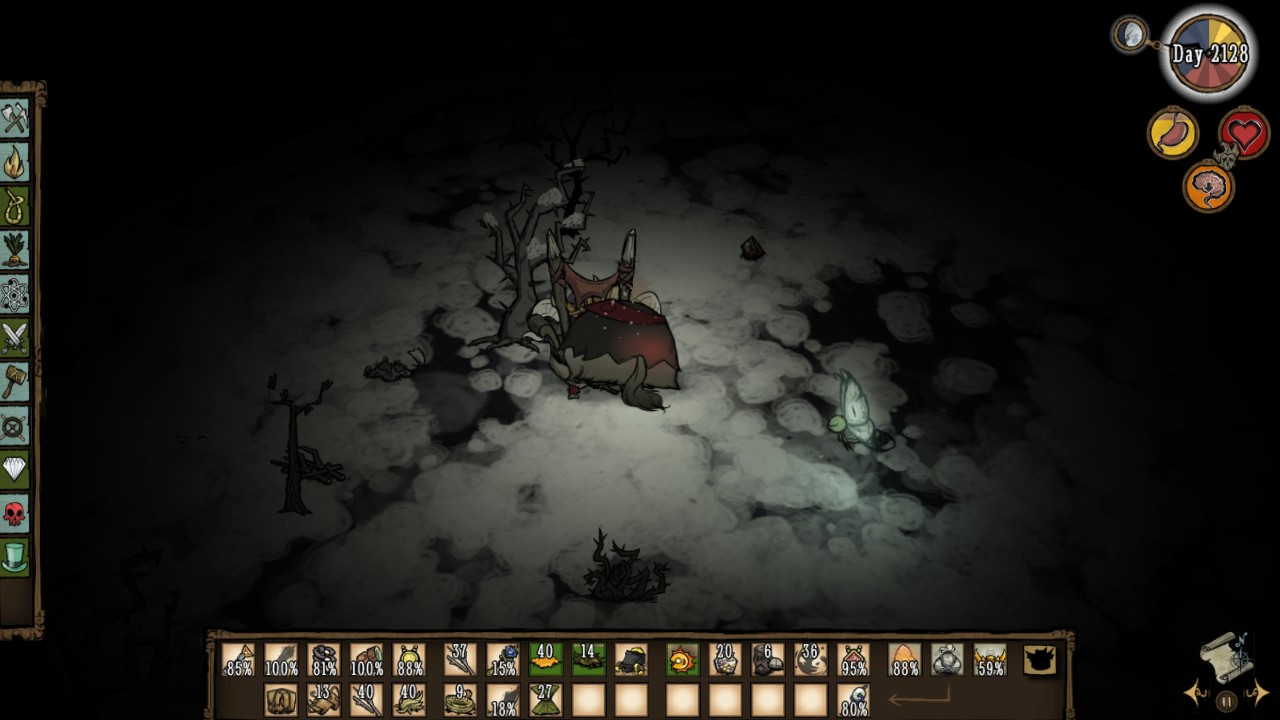Rotate the camera right with the arrow
The height and width of the screenshot is (720, 1280).
1261,692
